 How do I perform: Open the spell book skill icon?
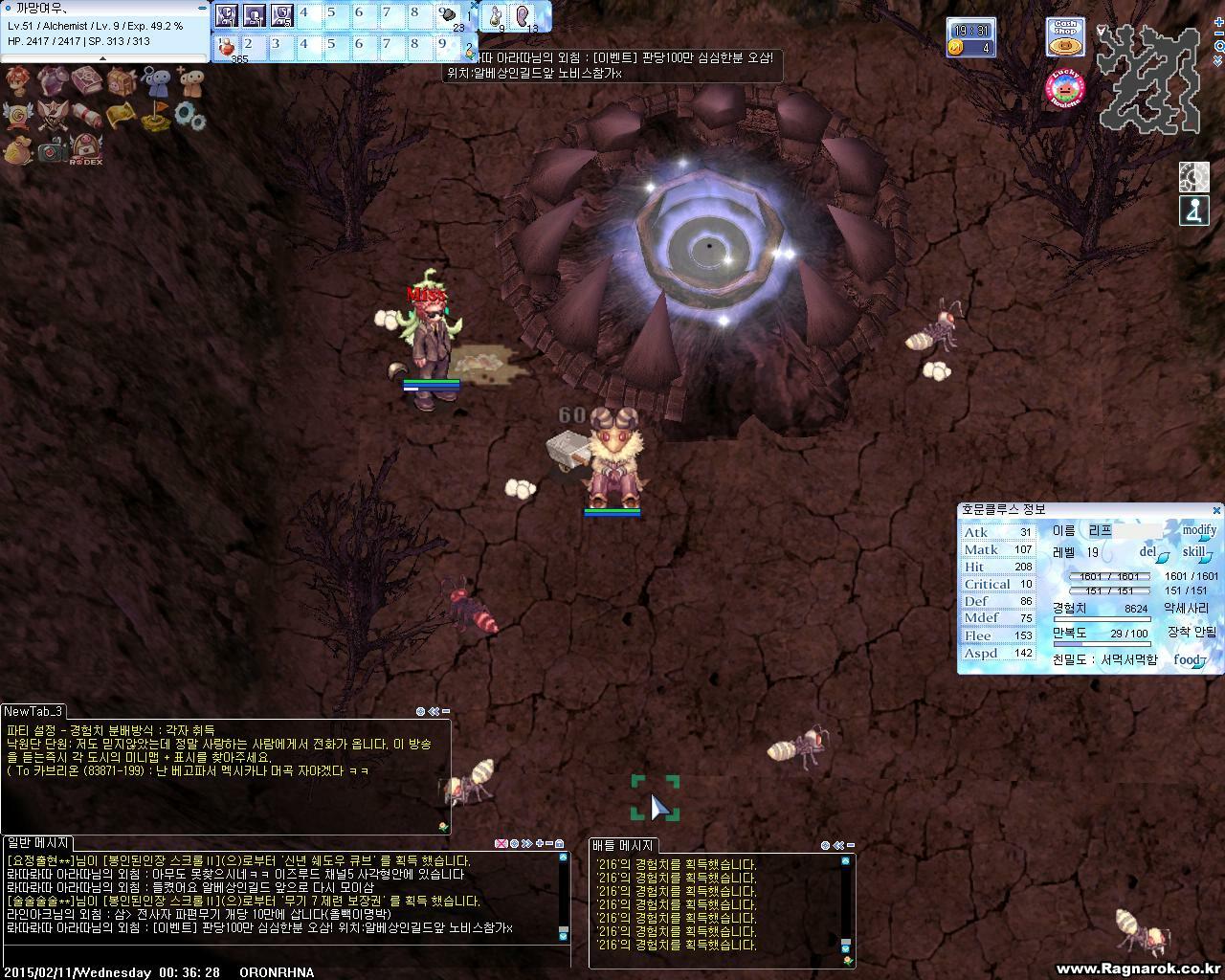[x=86, y=82]
